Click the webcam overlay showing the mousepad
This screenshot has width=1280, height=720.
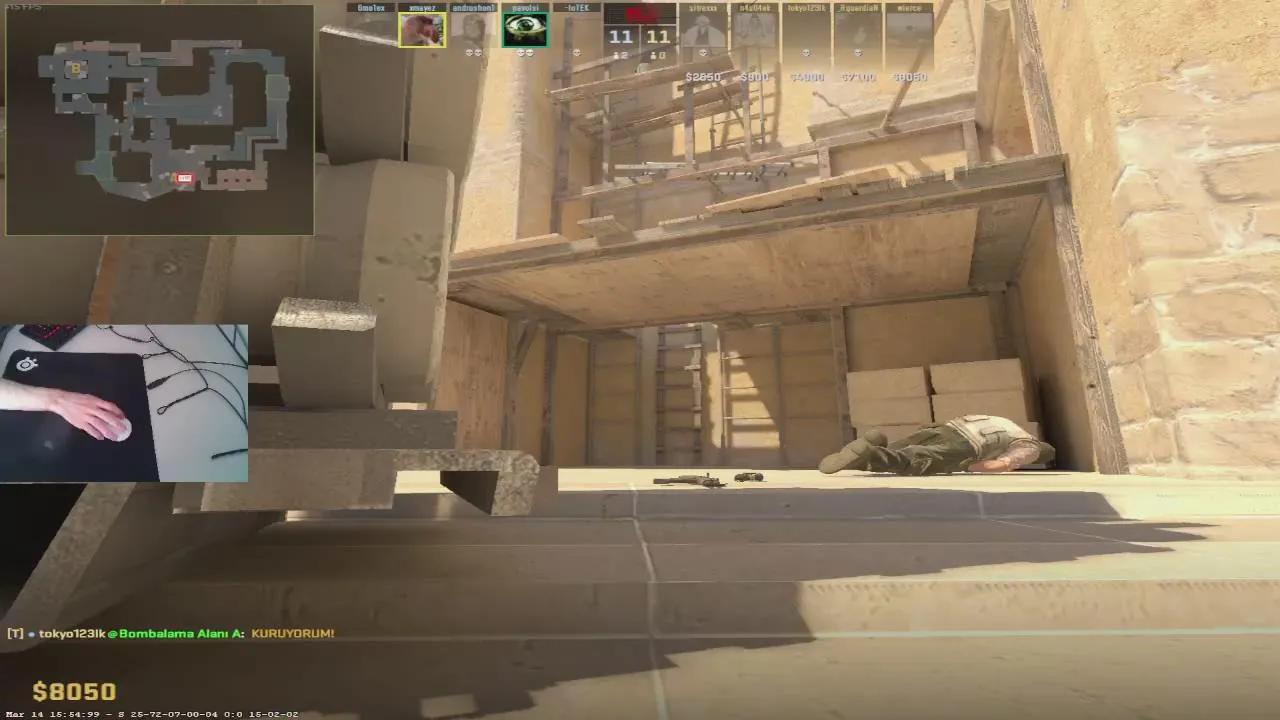(x=124, y=400)
